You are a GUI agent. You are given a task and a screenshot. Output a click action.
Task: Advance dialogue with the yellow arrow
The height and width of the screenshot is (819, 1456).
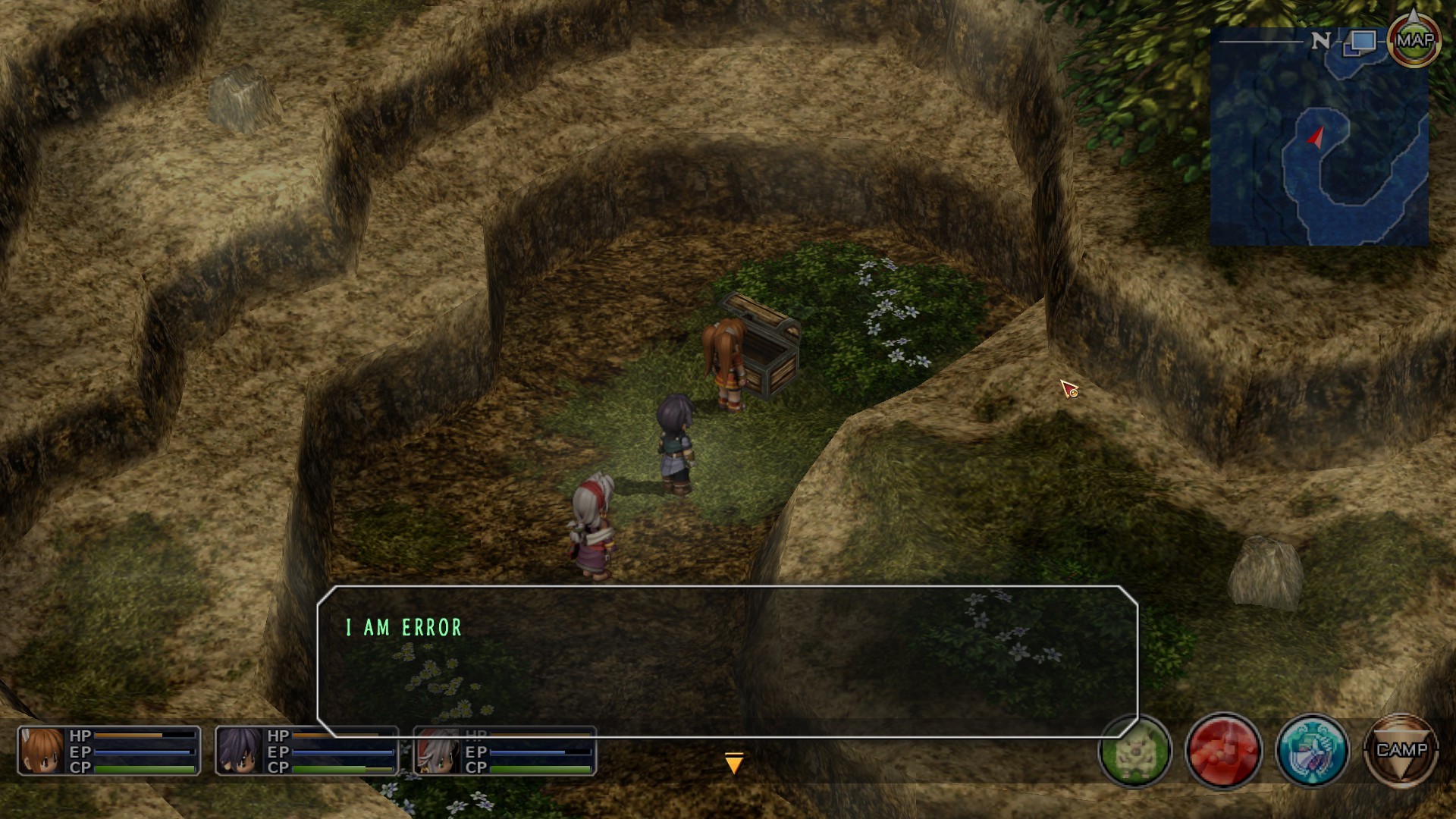733,763
